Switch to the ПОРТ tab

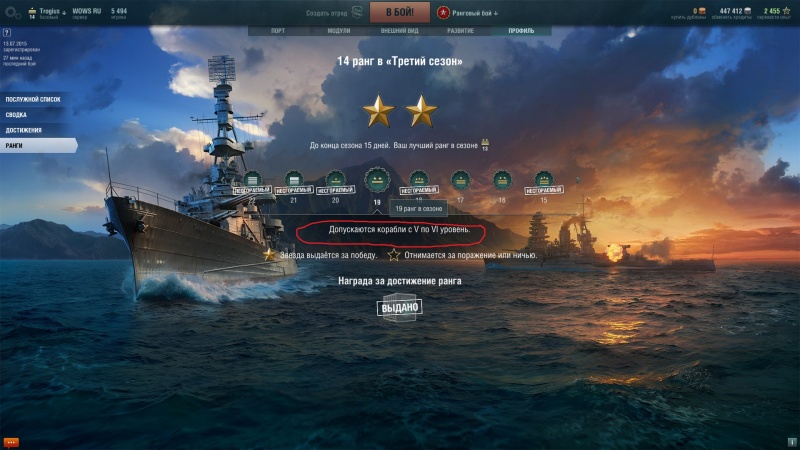(277, 30)
